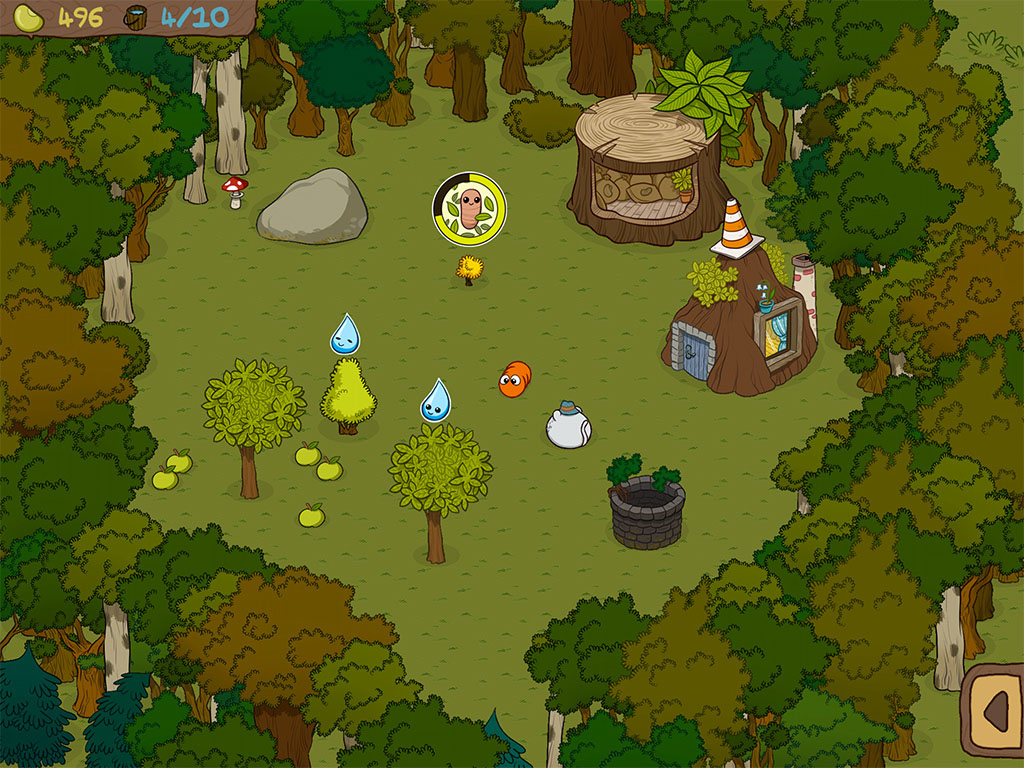Collect the smiling water drop icon
Viewport: 1024px width, 768px height.
pyautogui.click(x=435, y=401)
